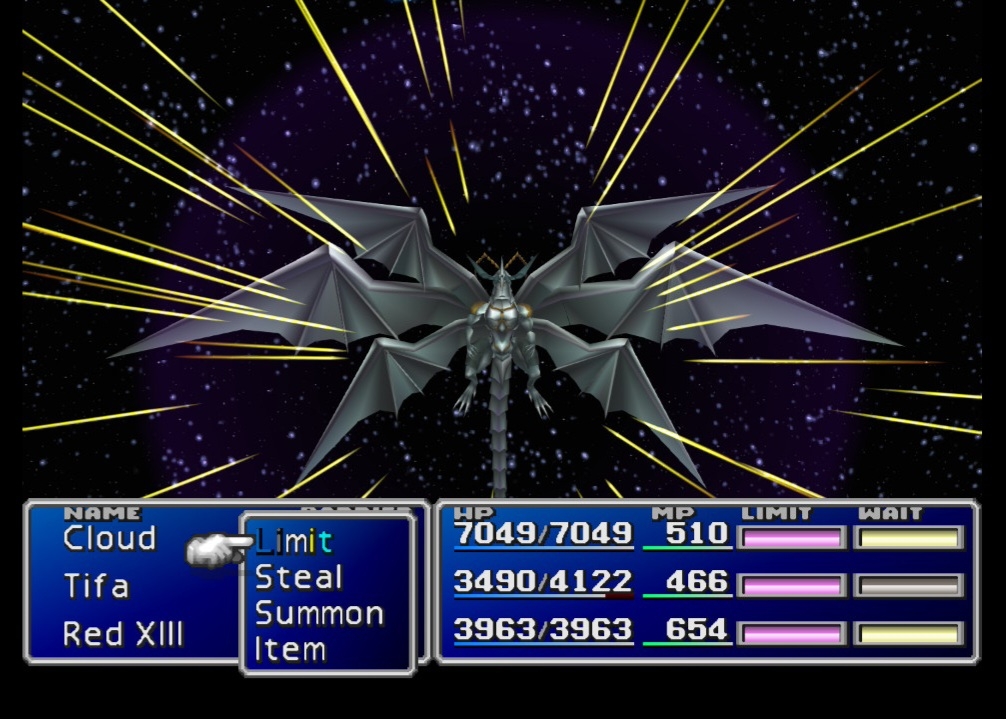Choose Tifa in the party list

(96, 585)
